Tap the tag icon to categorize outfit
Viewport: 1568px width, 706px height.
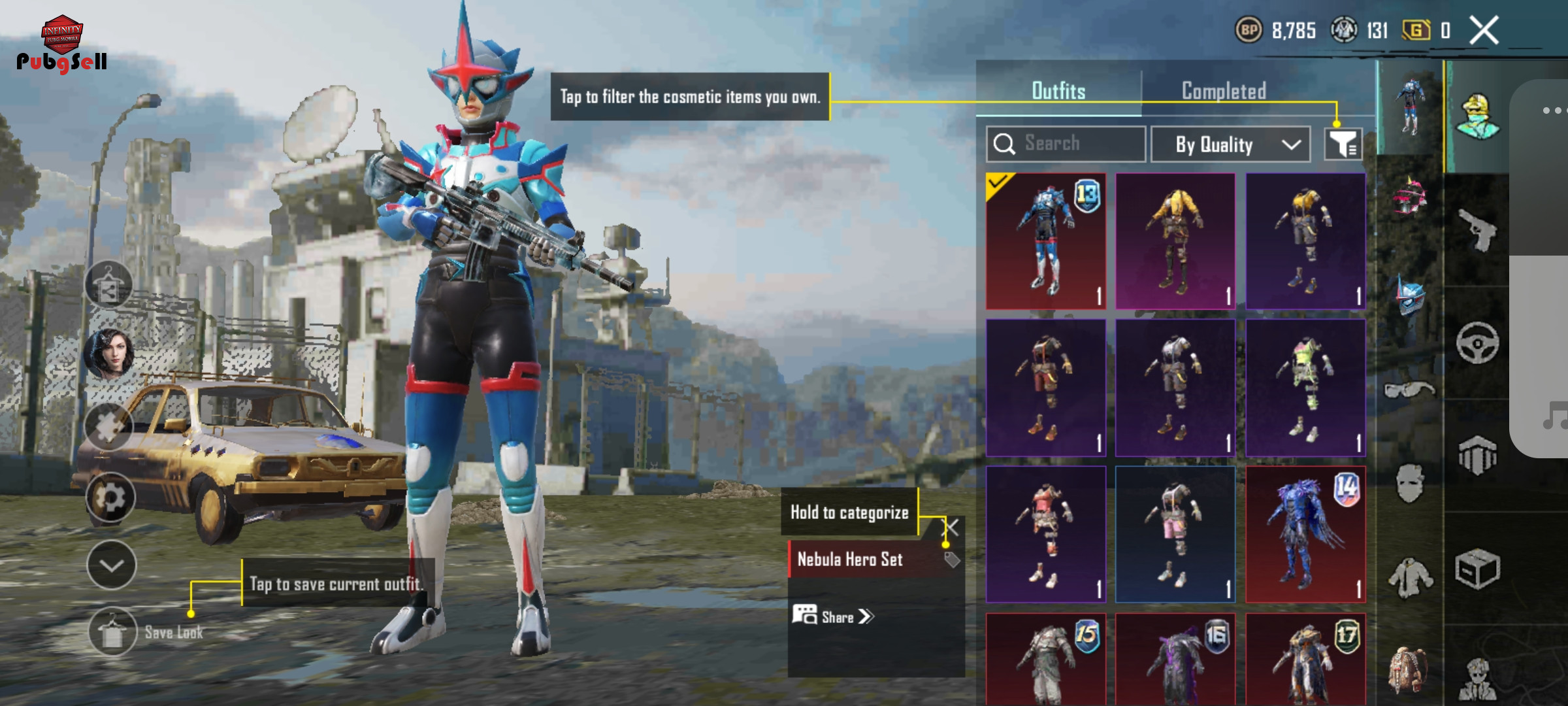[x=952, y=560]
